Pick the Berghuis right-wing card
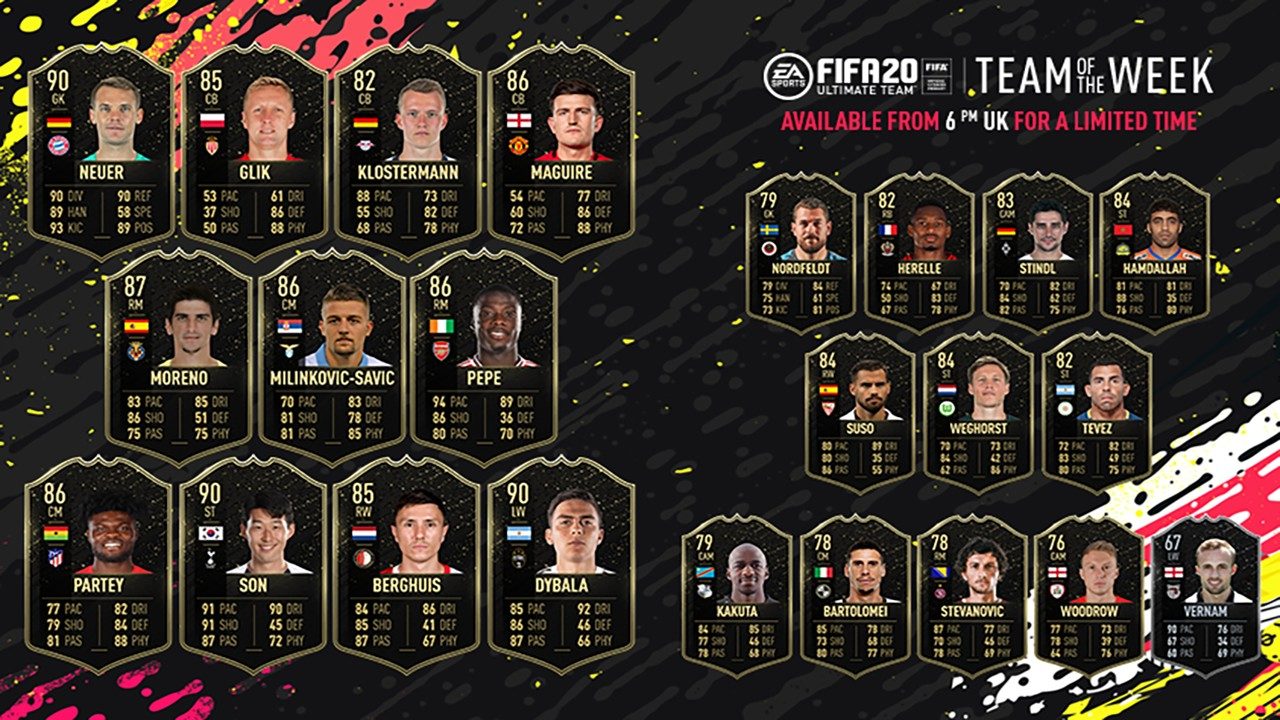1280x720 pixels. (x=407, y=563)
